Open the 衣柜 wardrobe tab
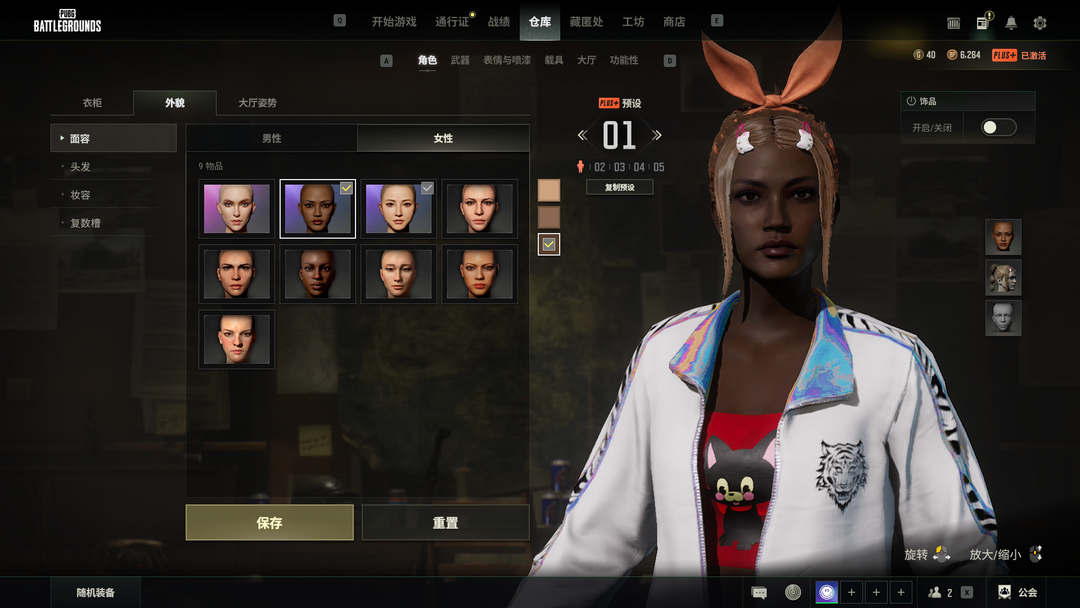This screenshot has width=1080, height=608. [x=92, y=103]
